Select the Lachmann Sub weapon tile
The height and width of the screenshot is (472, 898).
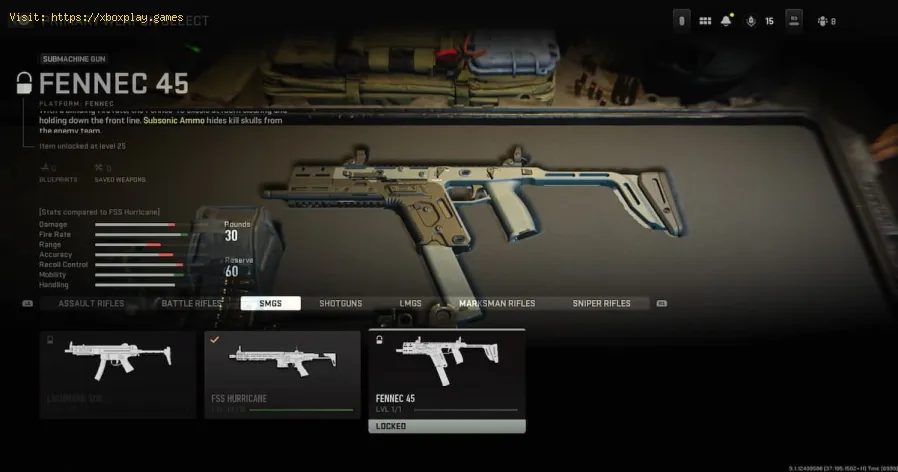pos(118,374)
